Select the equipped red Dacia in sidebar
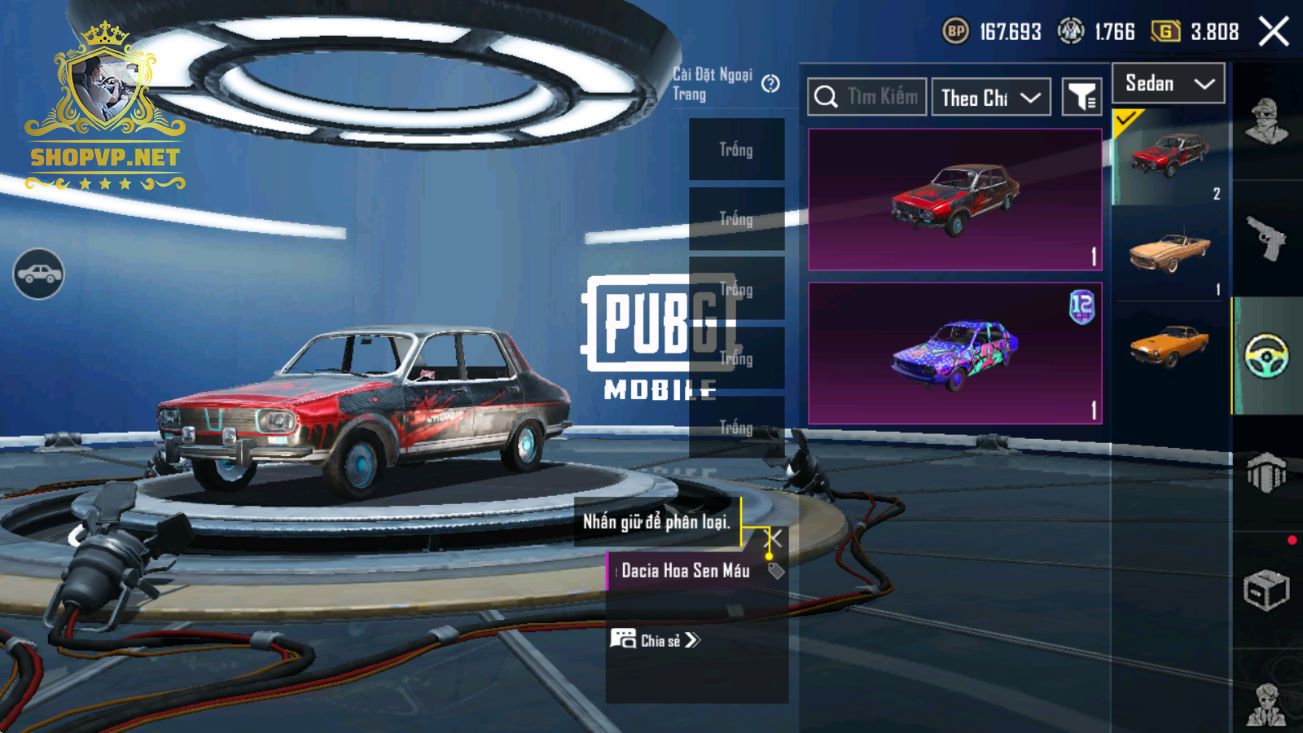This screenshot has width=1303, height=733. tap(1169, 157)
